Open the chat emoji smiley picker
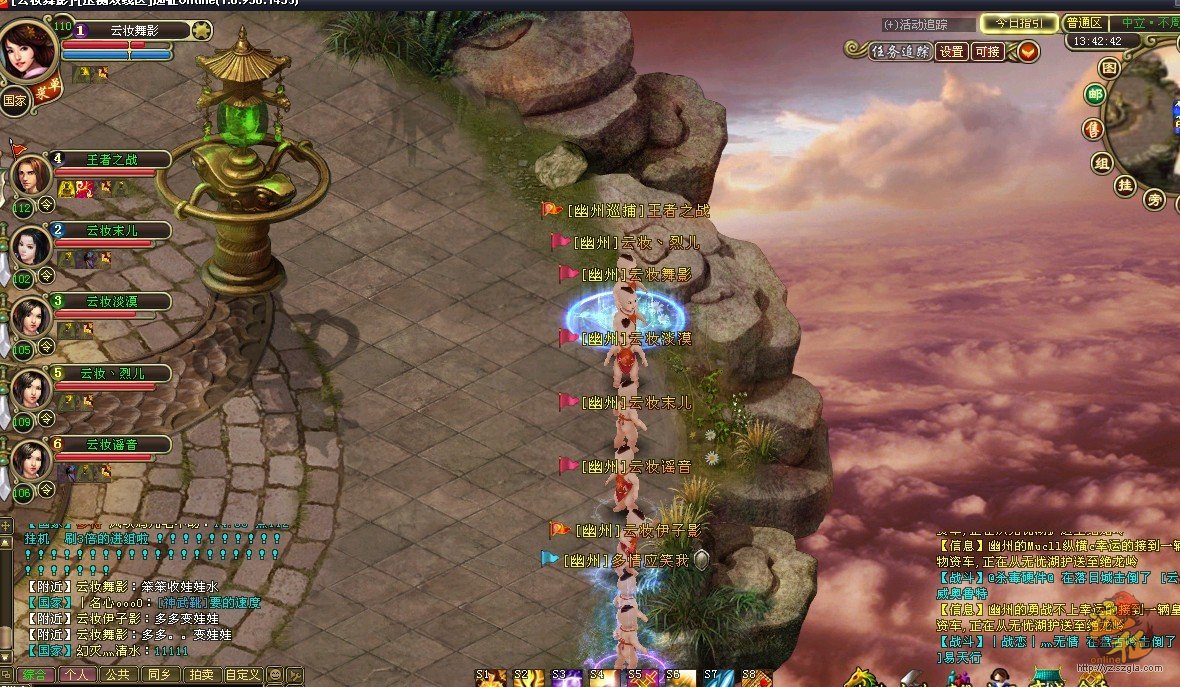Viewport: 1180px width, 687px height. 275,675
